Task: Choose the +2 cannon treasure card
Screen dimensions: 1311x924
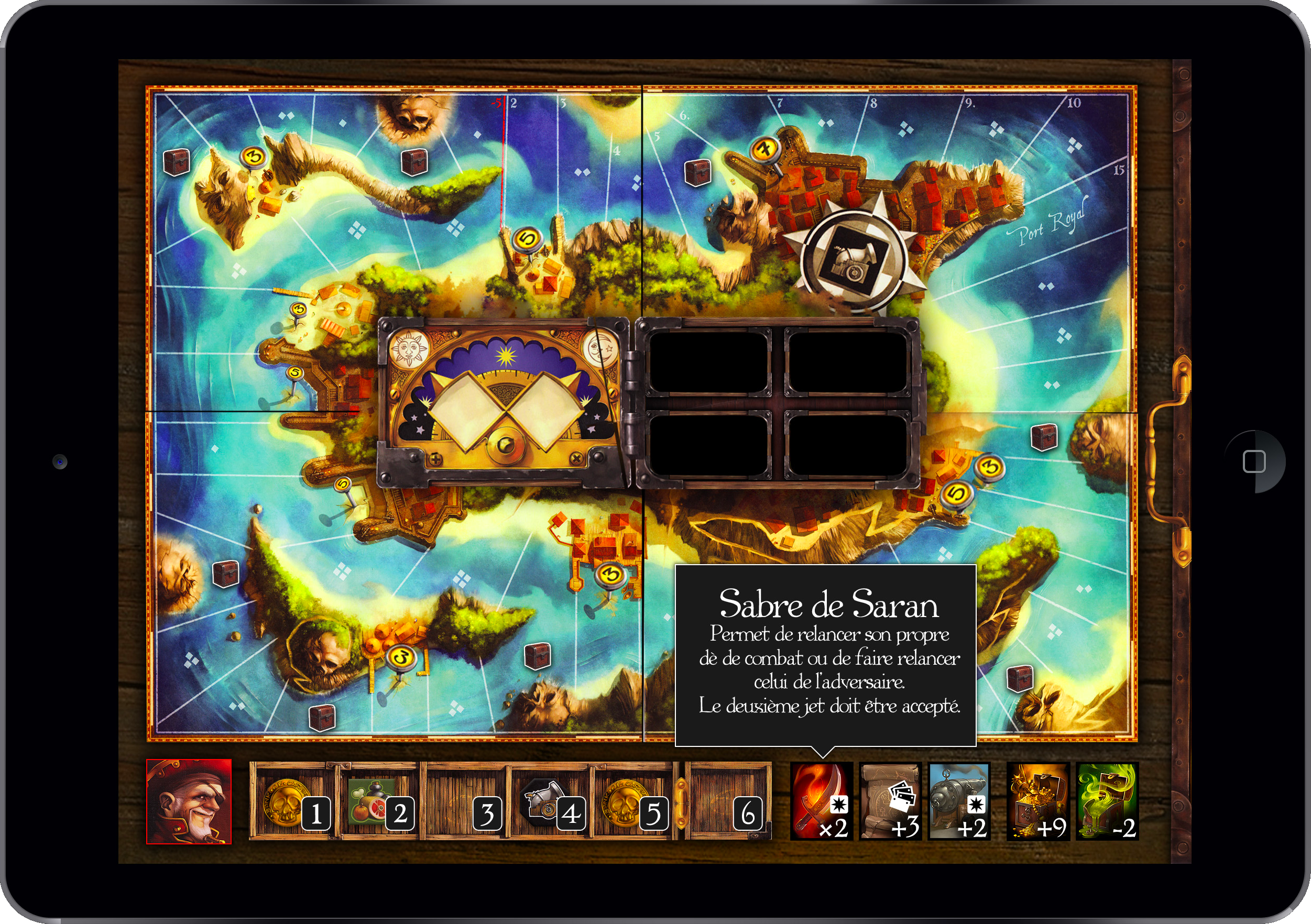Action: (959, 801)
